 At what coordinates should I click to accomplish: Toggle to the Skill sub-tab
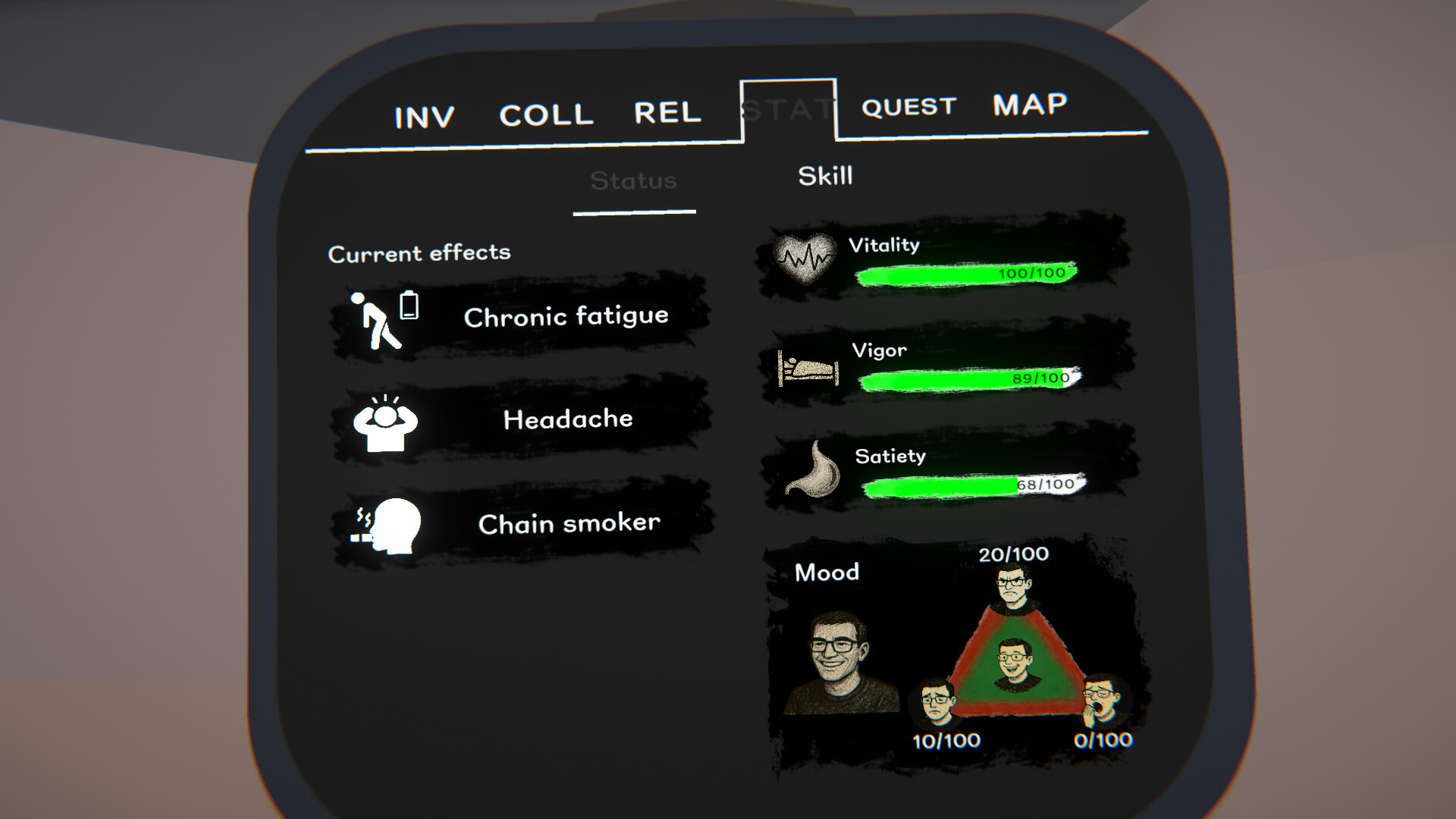click(824, 176)
